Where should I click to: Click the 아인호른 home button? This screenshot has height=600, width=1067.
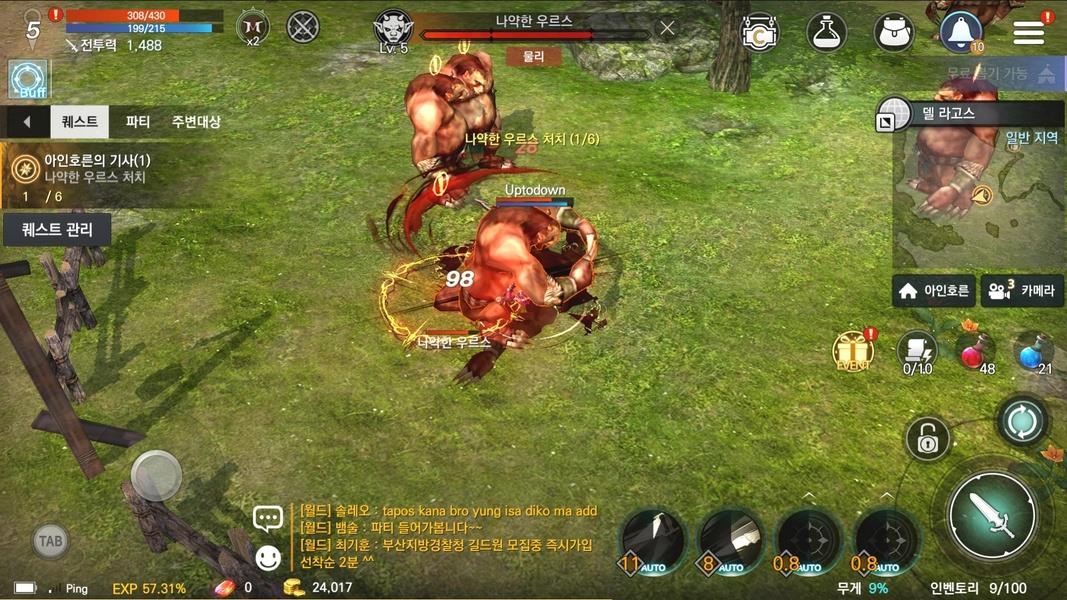(x=934, y=291)
